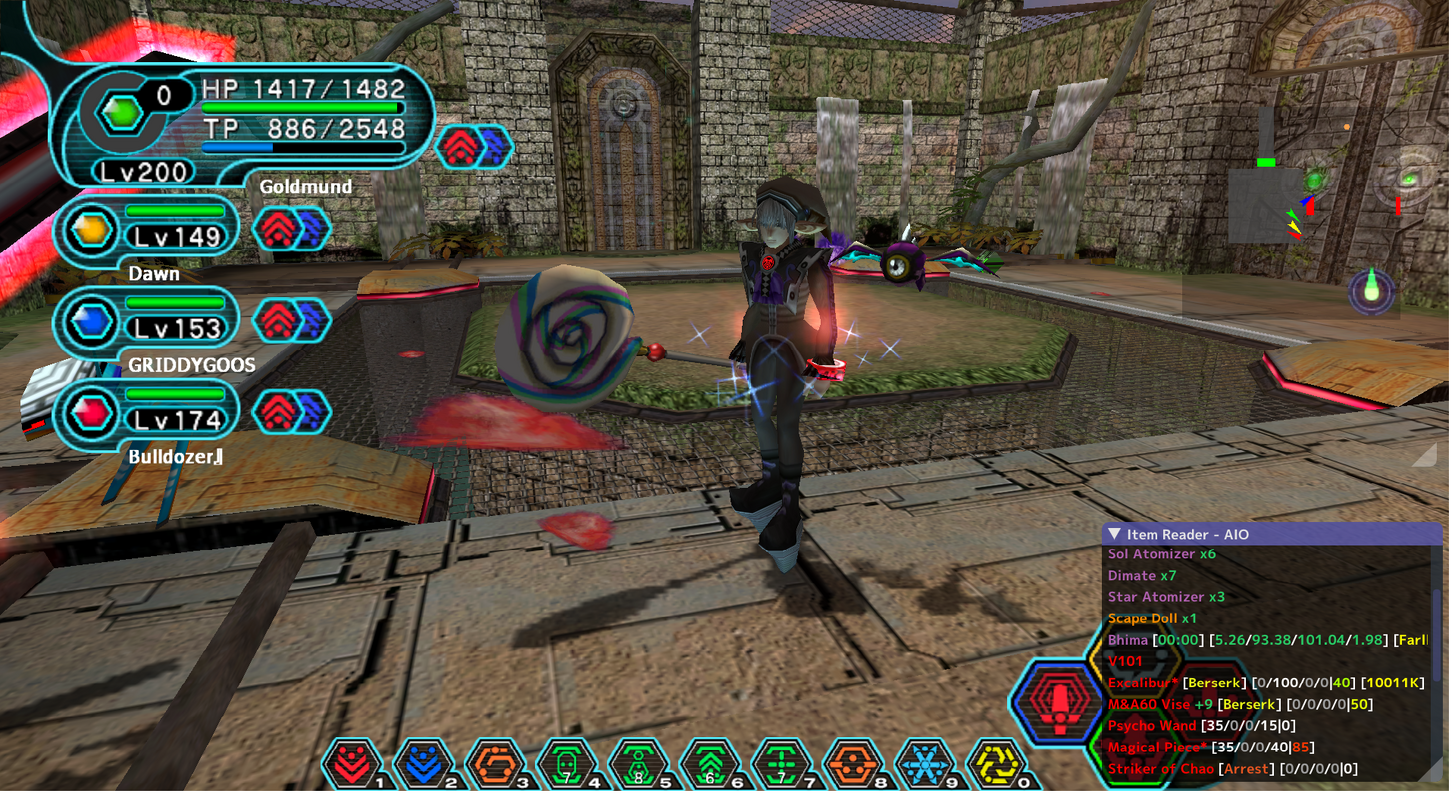This screenshot has width=1455, height=800.
Task: Use the green item in hotbar slot 5
Action: [637, 766]
